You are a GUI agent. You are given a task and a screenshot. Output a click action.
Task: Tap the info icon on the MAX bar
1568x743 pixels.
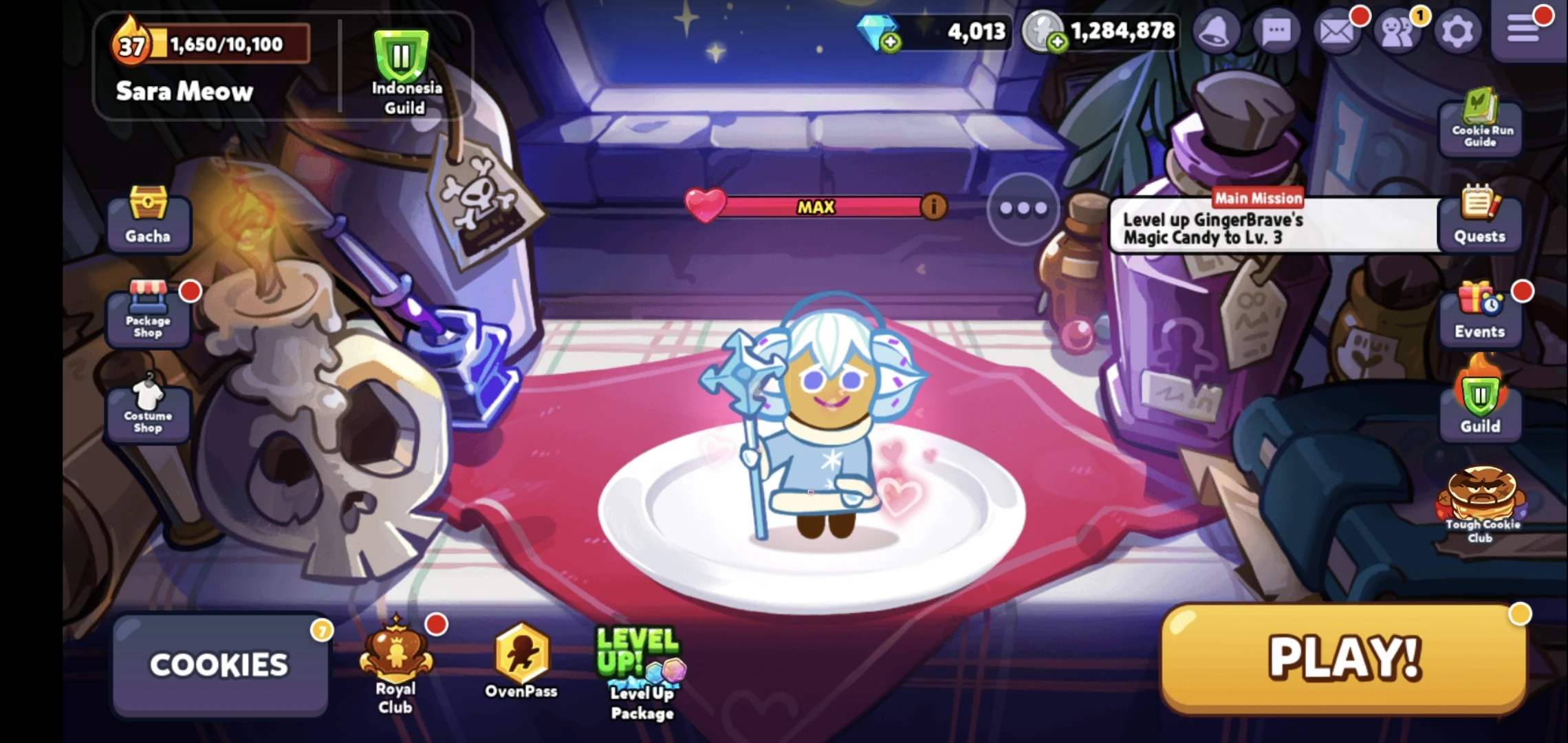click(x=934, y=206)
